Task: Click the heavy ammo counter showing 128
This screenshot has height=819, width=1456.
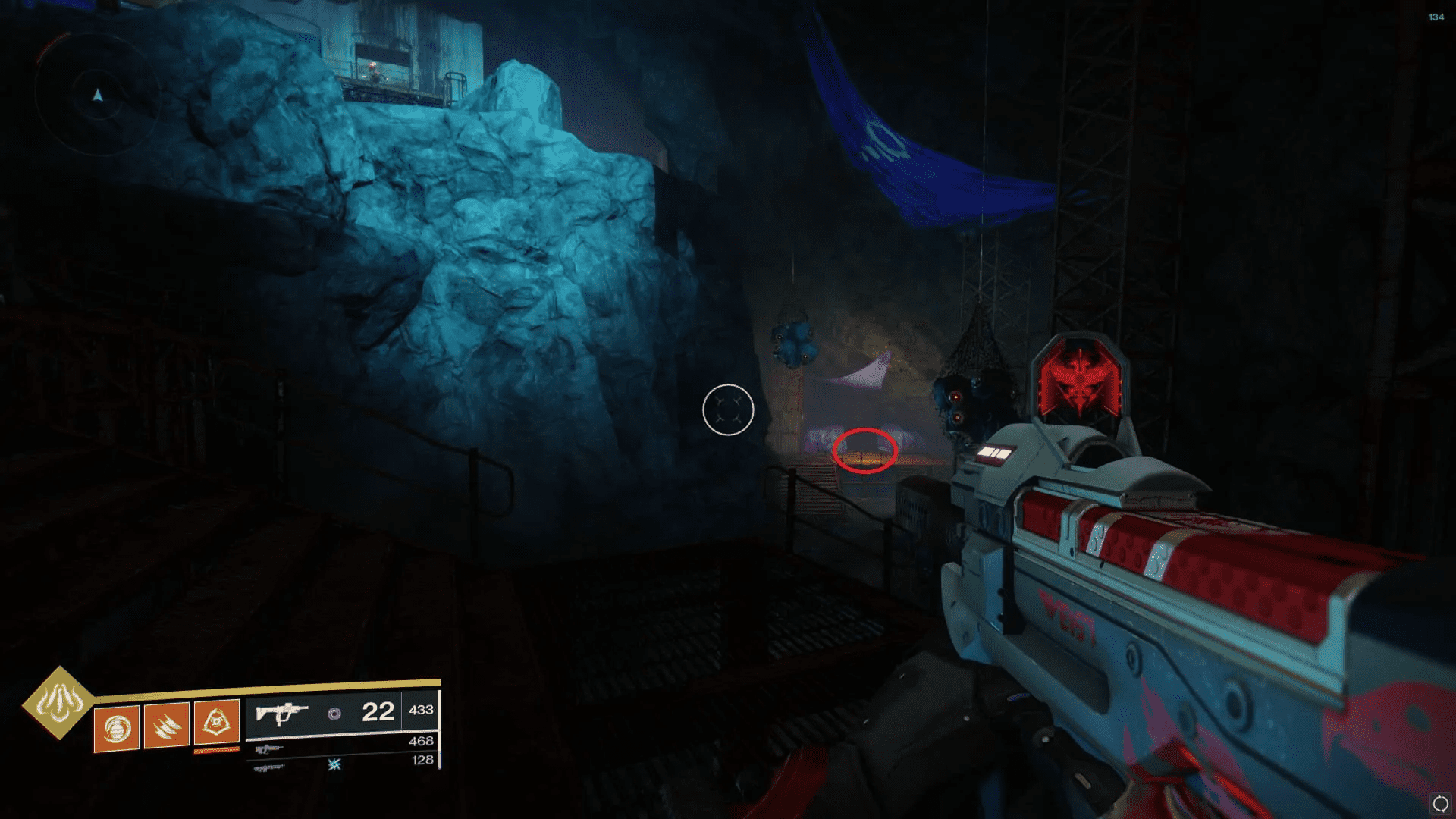Action: click(x=422, y=760)
